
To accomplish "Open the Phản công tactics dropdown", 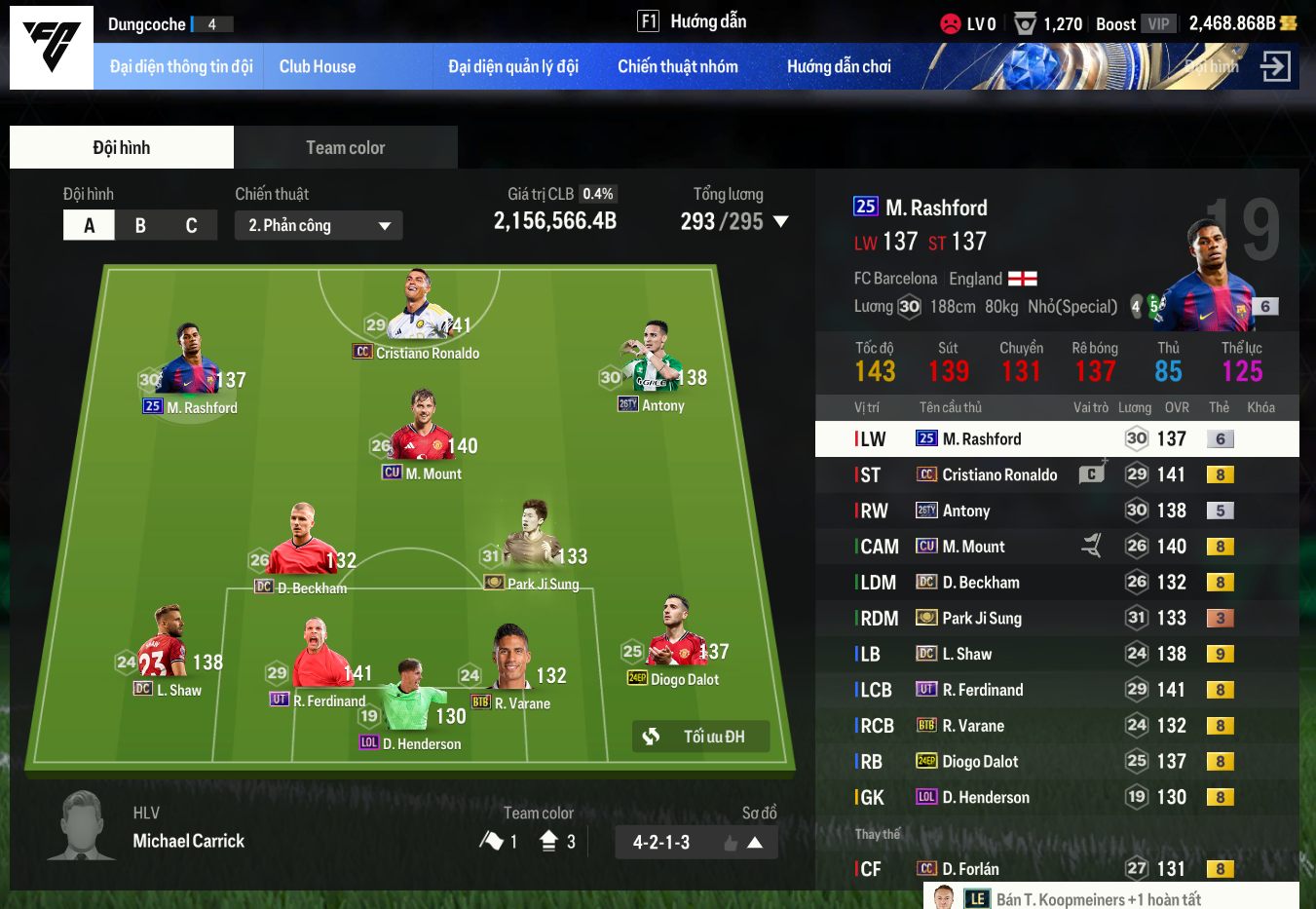I will pyautogui.click(x=319, y=226).
